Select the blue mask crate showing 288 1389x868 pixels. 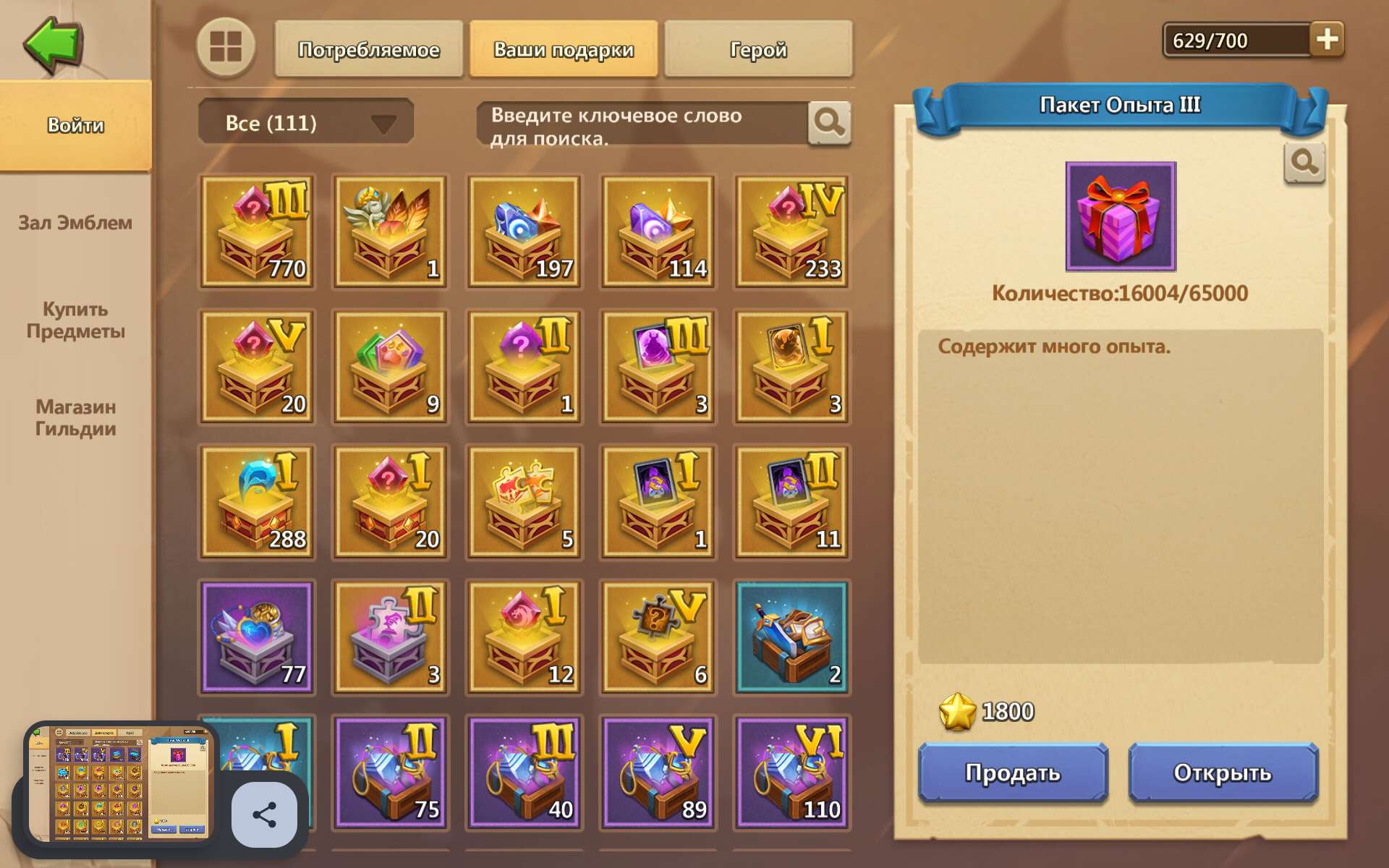point(258,501)
